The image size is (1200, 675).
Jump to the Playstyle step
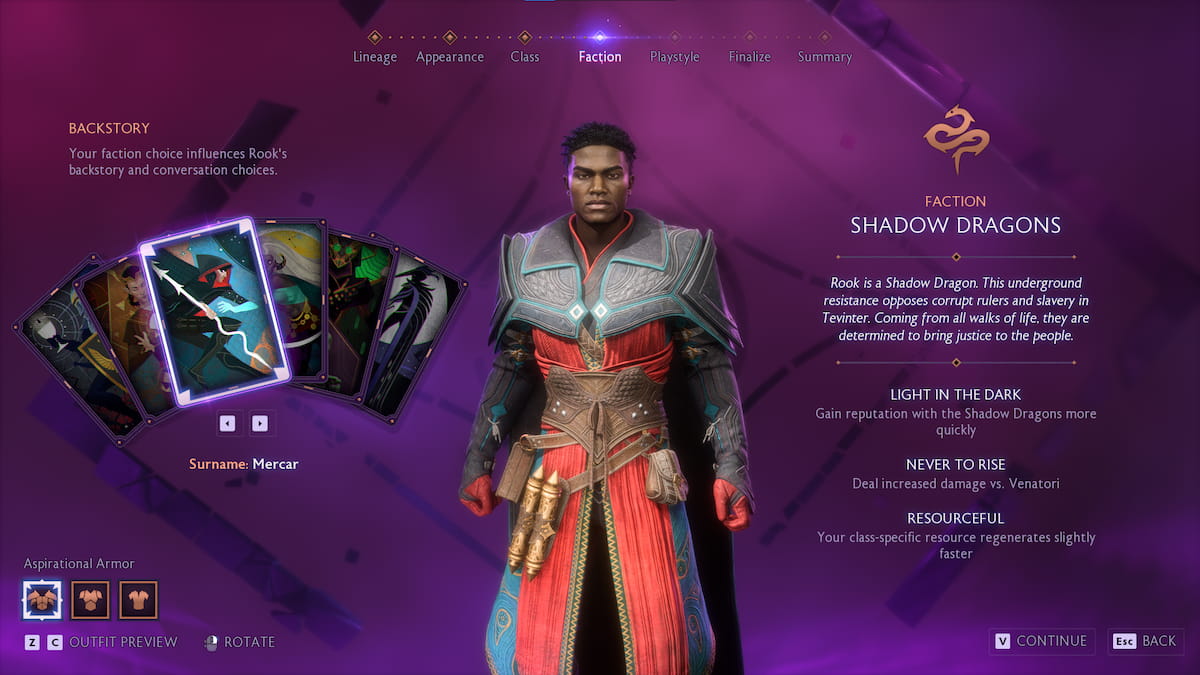675,56
